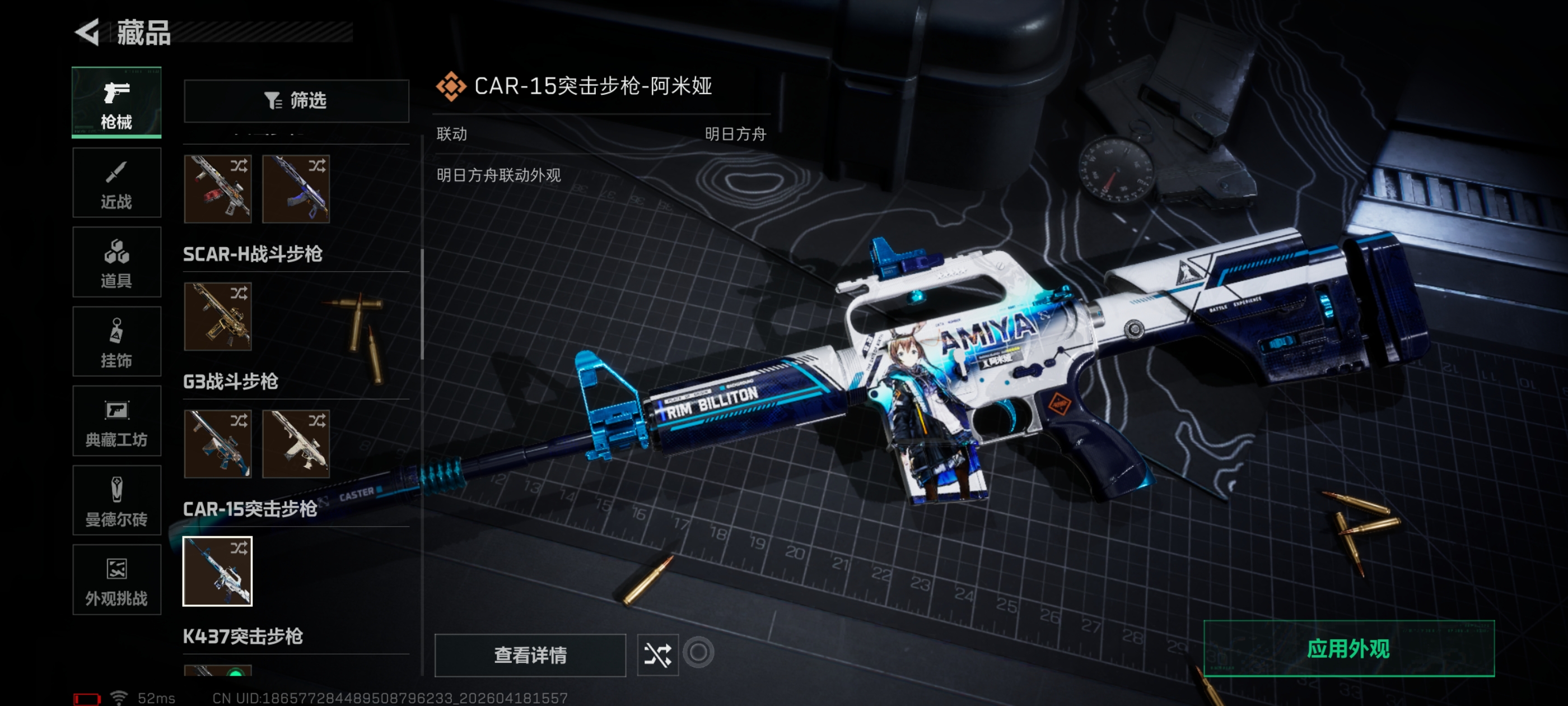Click 查看详情 to view skin details

(530, 655)
